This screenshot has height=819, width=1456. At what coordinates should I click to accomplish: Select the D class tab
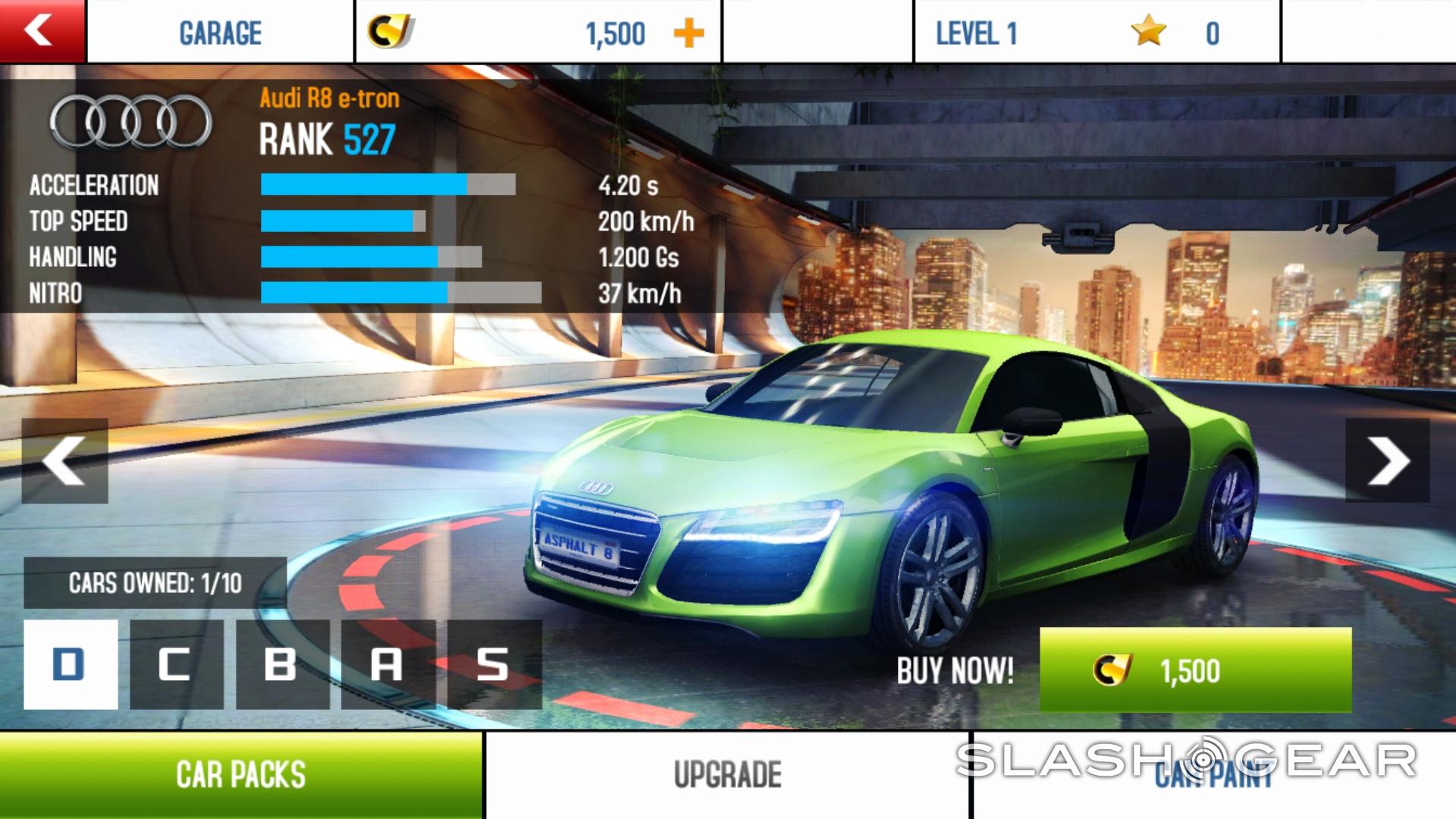71,664
